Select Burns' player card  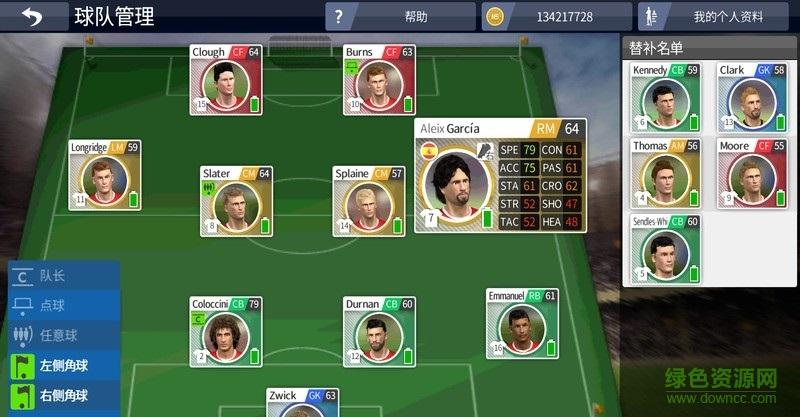click(379, 79)
